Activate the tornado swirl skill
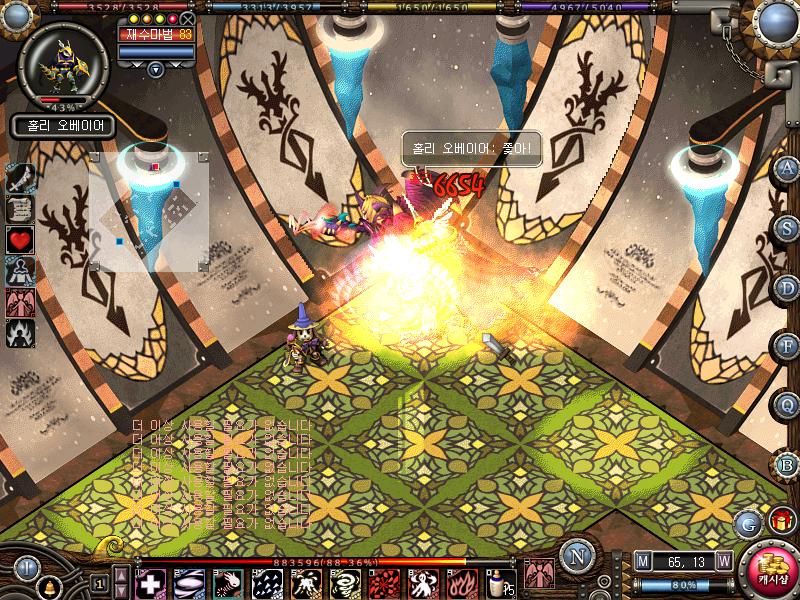The height and width of the screenshot is (600, 800). click(x=345, y=583)
